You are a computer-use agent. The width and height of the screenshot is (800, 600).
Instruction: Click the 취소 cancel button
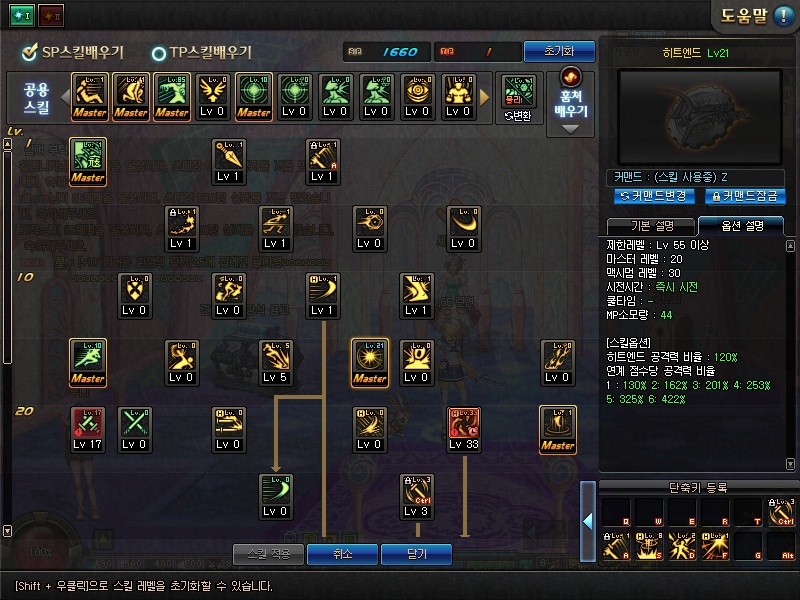[342, 553]
